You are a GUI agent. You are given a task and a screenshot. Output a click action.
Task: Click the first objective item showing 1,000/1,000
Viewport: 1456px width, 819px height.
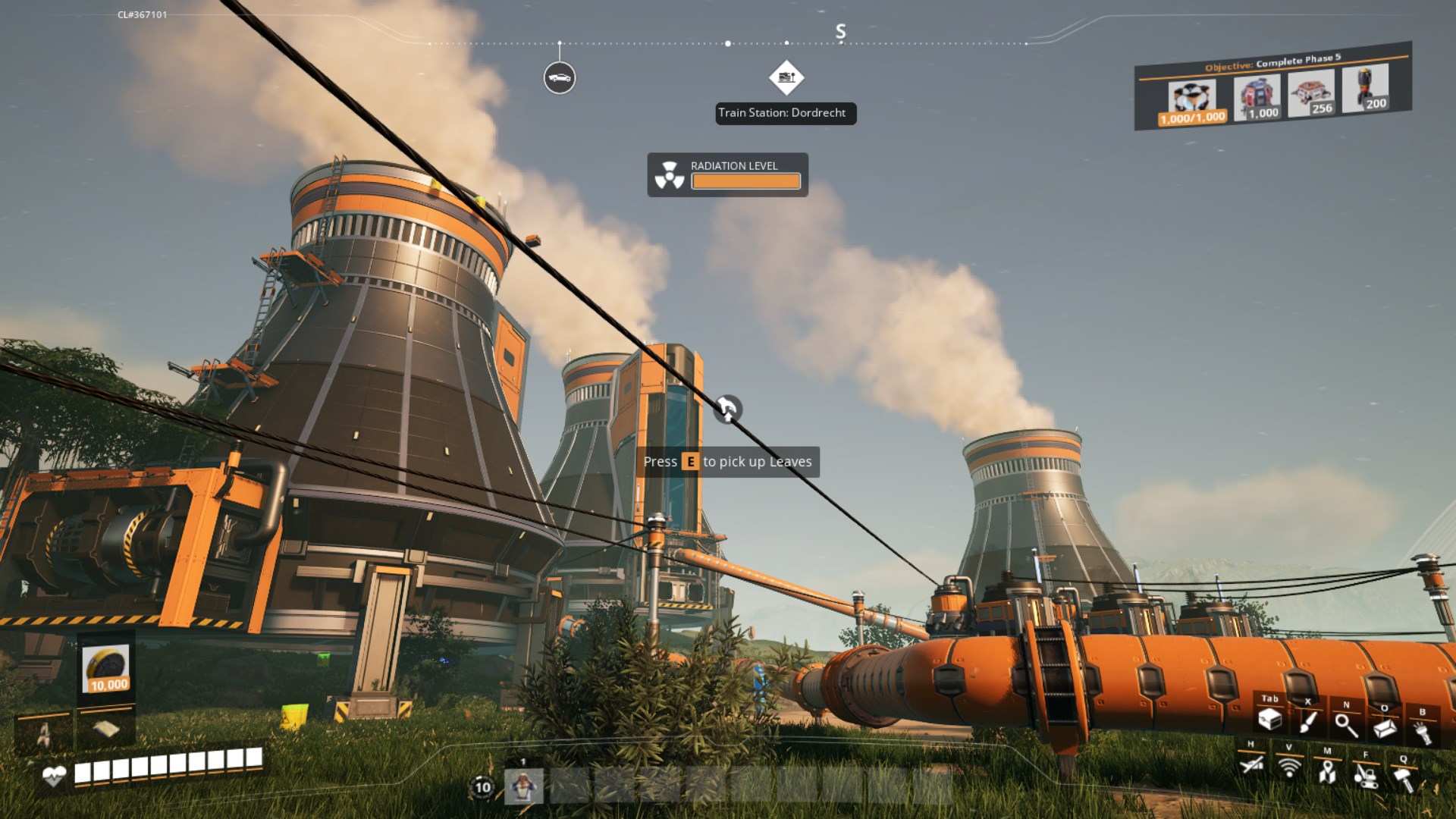(x=1192, y=102)
